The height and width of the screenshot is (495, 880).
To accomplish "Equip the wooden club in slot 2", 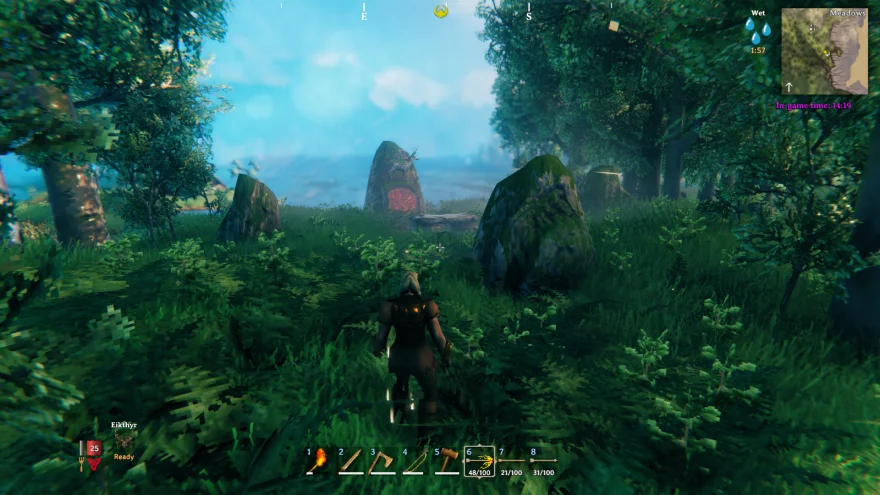I will [x=351, y=461].
